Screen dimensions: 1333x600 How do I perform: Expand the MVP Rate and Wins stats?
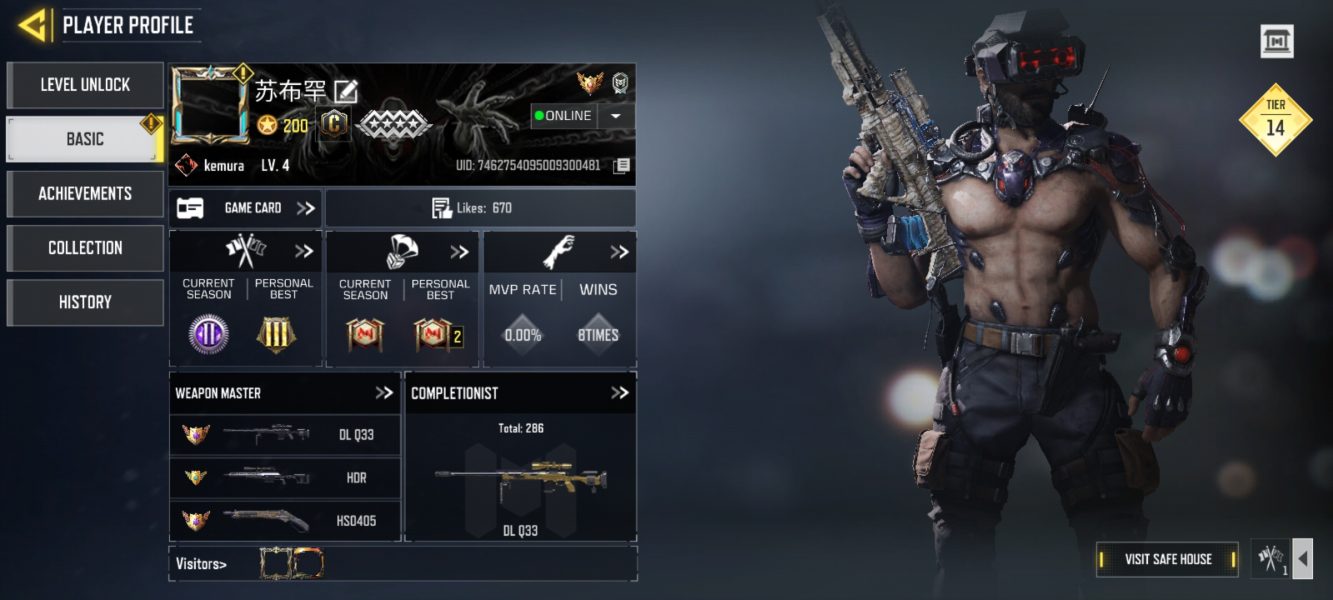point(619,252)
